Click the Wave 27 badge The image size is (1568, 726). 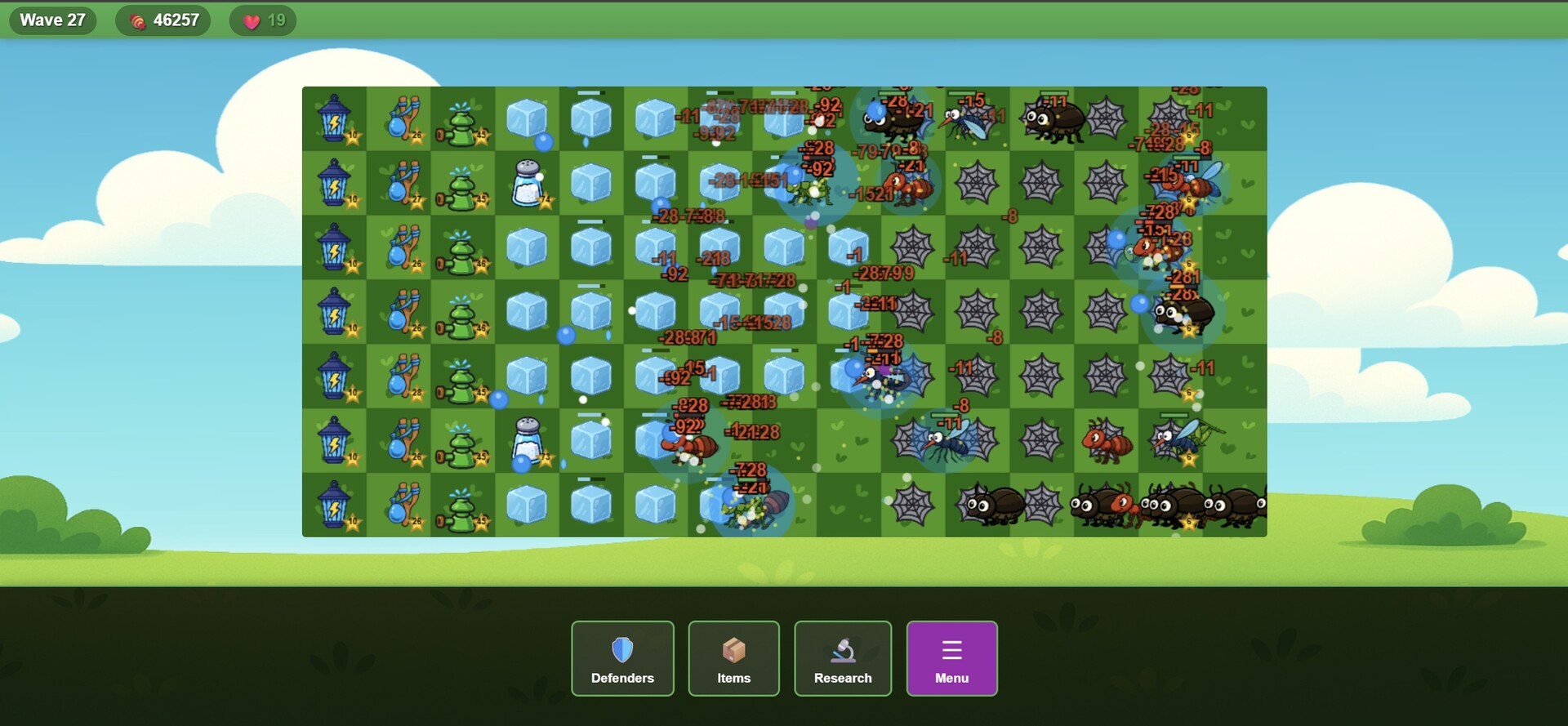[x=51, y=20]
